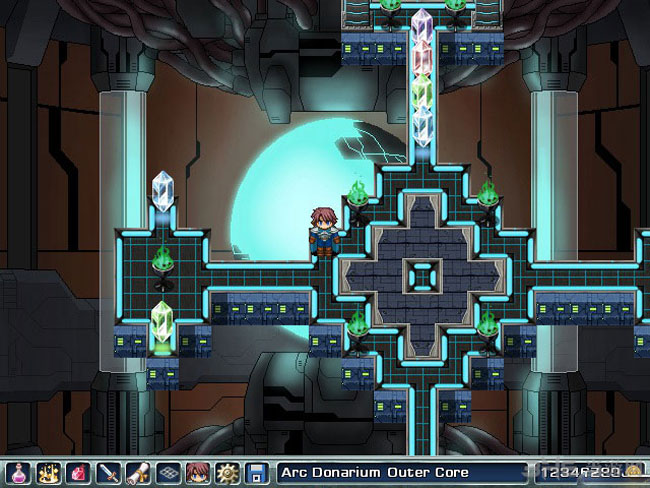Screen dimensions: 650x488
Task: Open the pink potion items icon
Action: (17, 472)
